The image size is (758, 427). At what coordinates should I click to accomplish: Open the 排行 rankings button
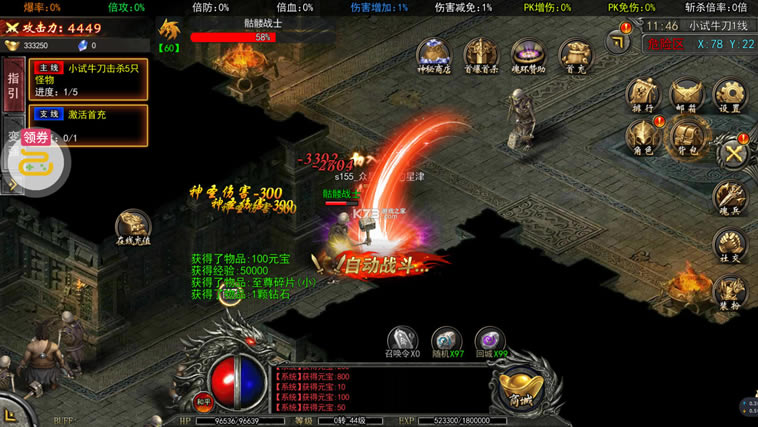pos(641,94)
